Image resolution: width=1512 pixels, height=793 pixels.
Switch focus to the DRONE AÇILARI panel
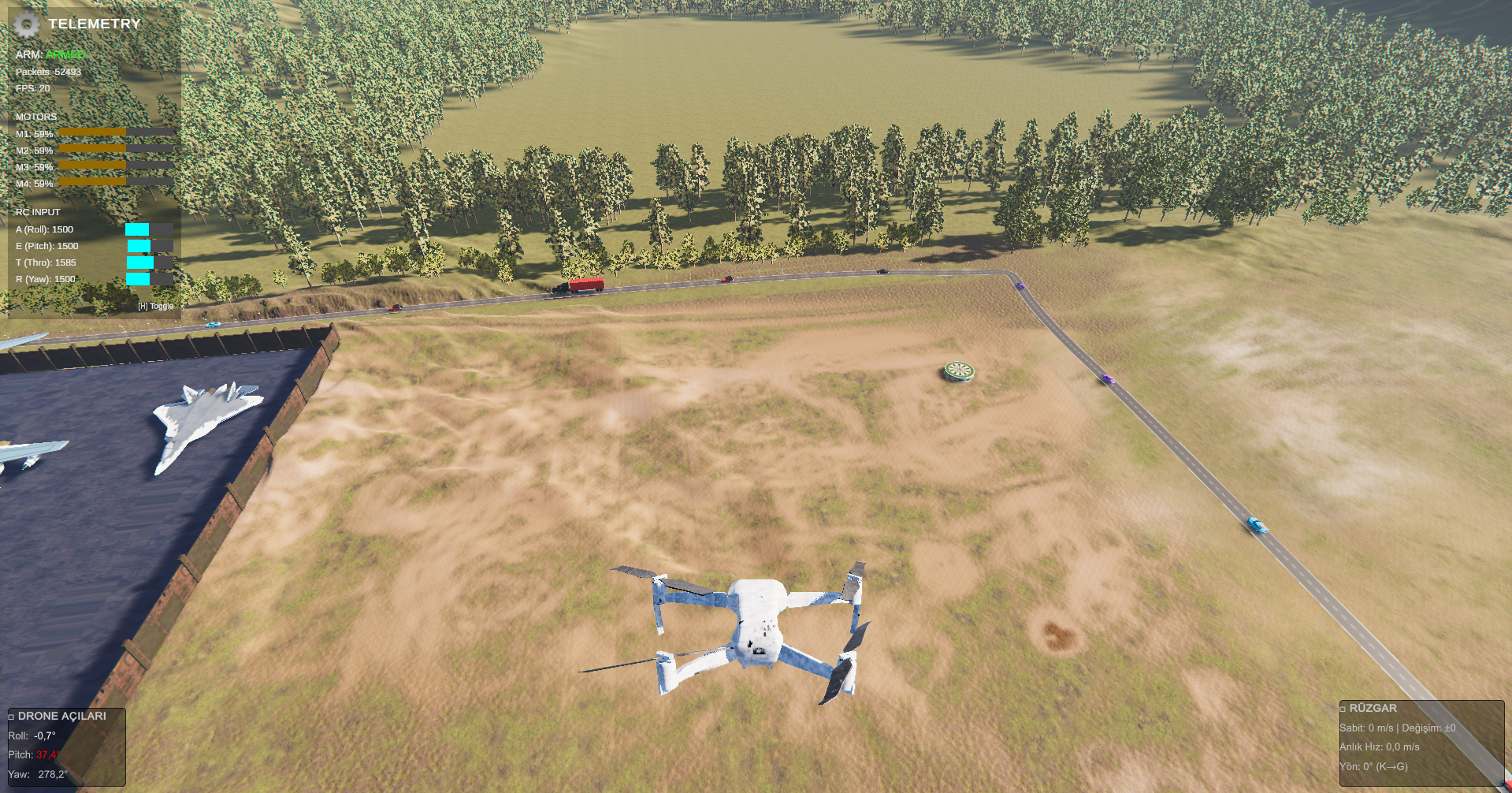point(61,717)
